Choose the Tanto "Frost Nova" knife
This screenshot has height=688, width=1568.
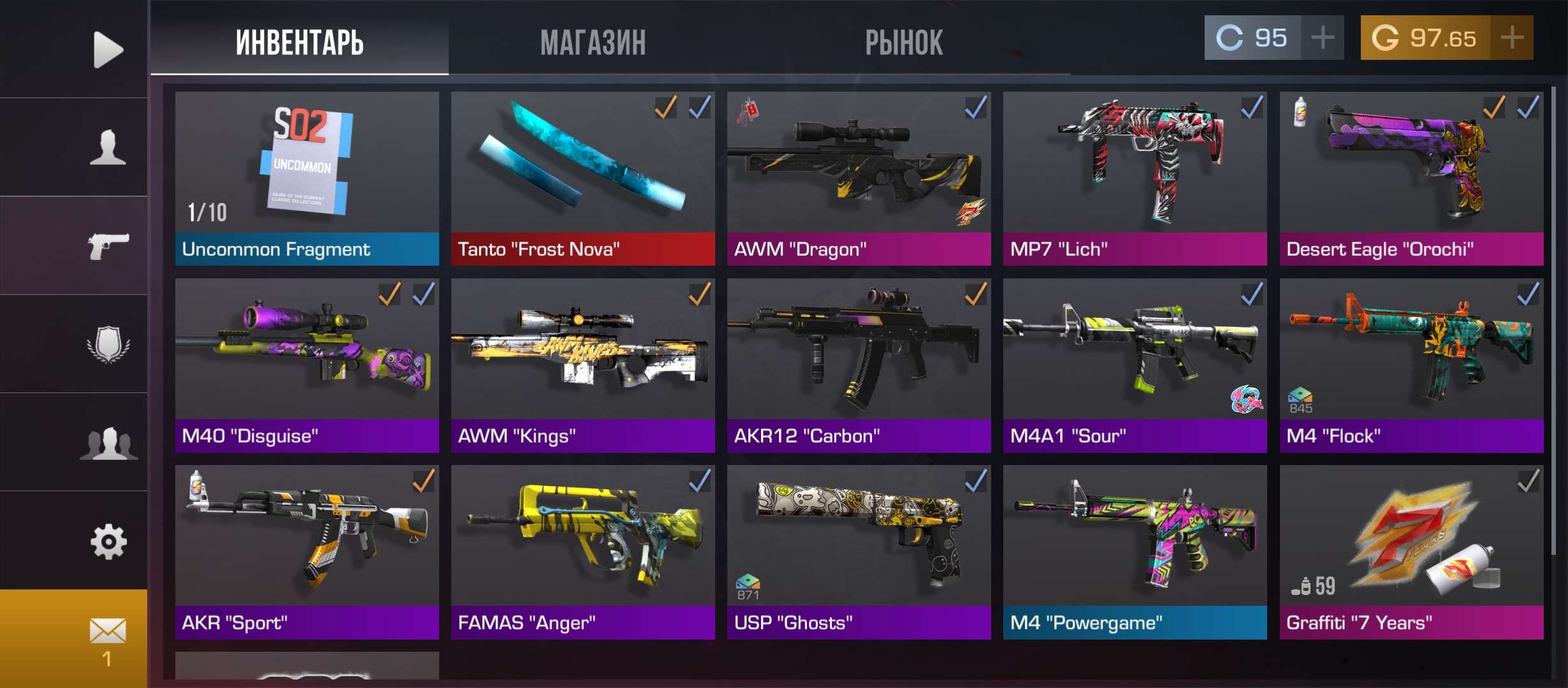[583, 178]
